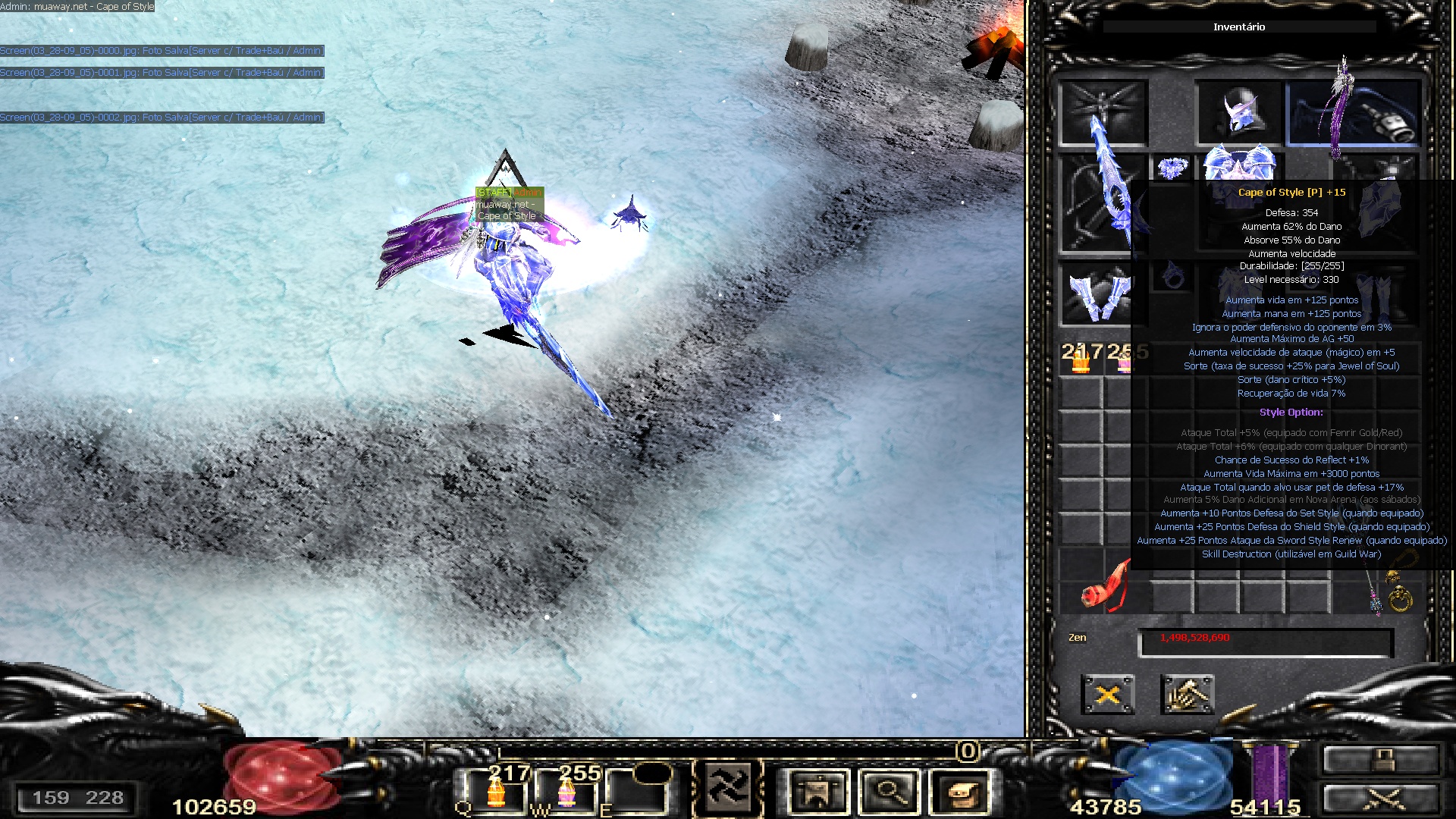Open the character armor info button

pos(817,792)
